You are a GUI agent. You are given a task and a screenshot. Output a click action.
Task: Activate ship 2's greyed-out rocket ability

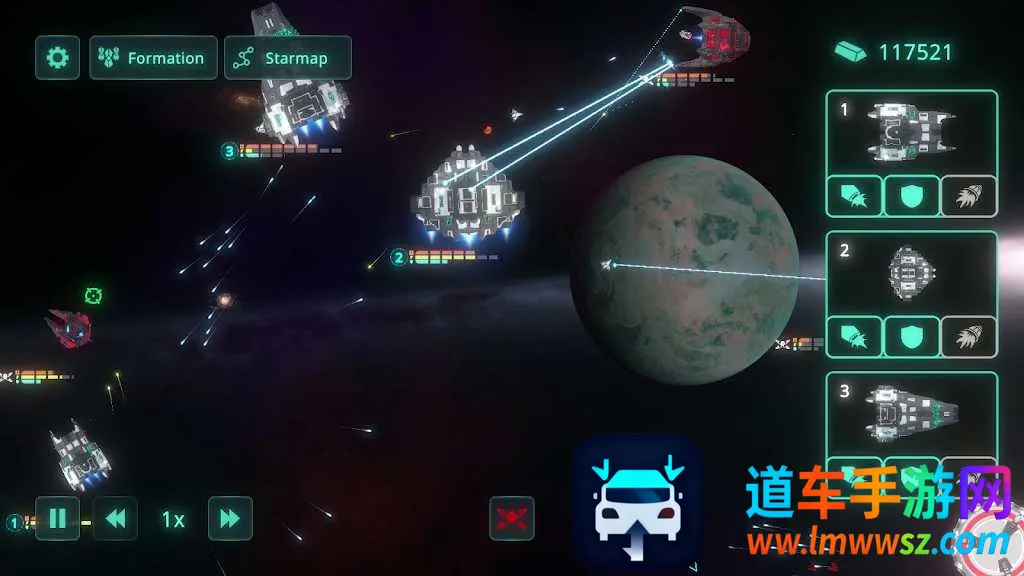(x=969, y=337)
